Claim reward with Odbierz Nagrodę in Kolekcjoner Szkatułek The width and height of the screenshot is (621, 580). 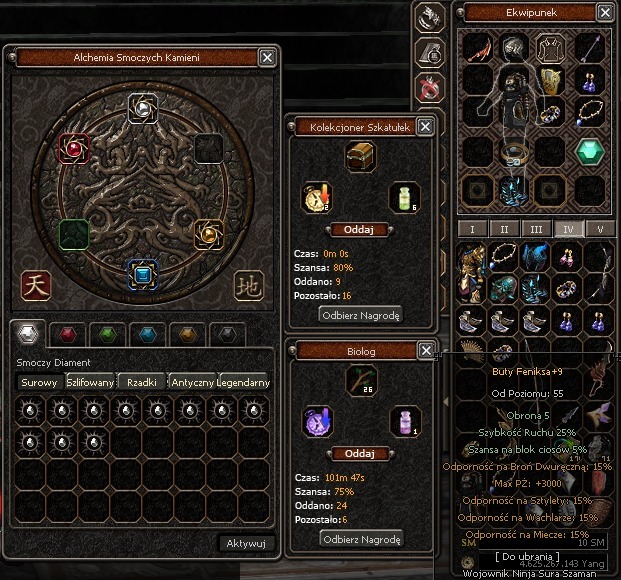360,315
